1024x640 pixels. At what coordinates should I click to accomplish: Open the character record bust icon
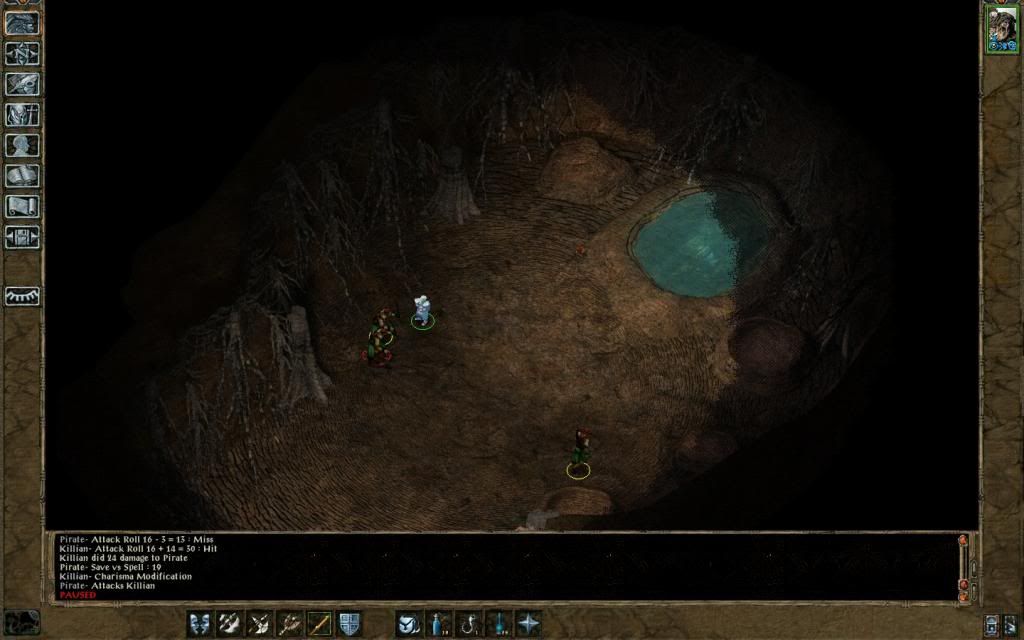coord(22,145)
